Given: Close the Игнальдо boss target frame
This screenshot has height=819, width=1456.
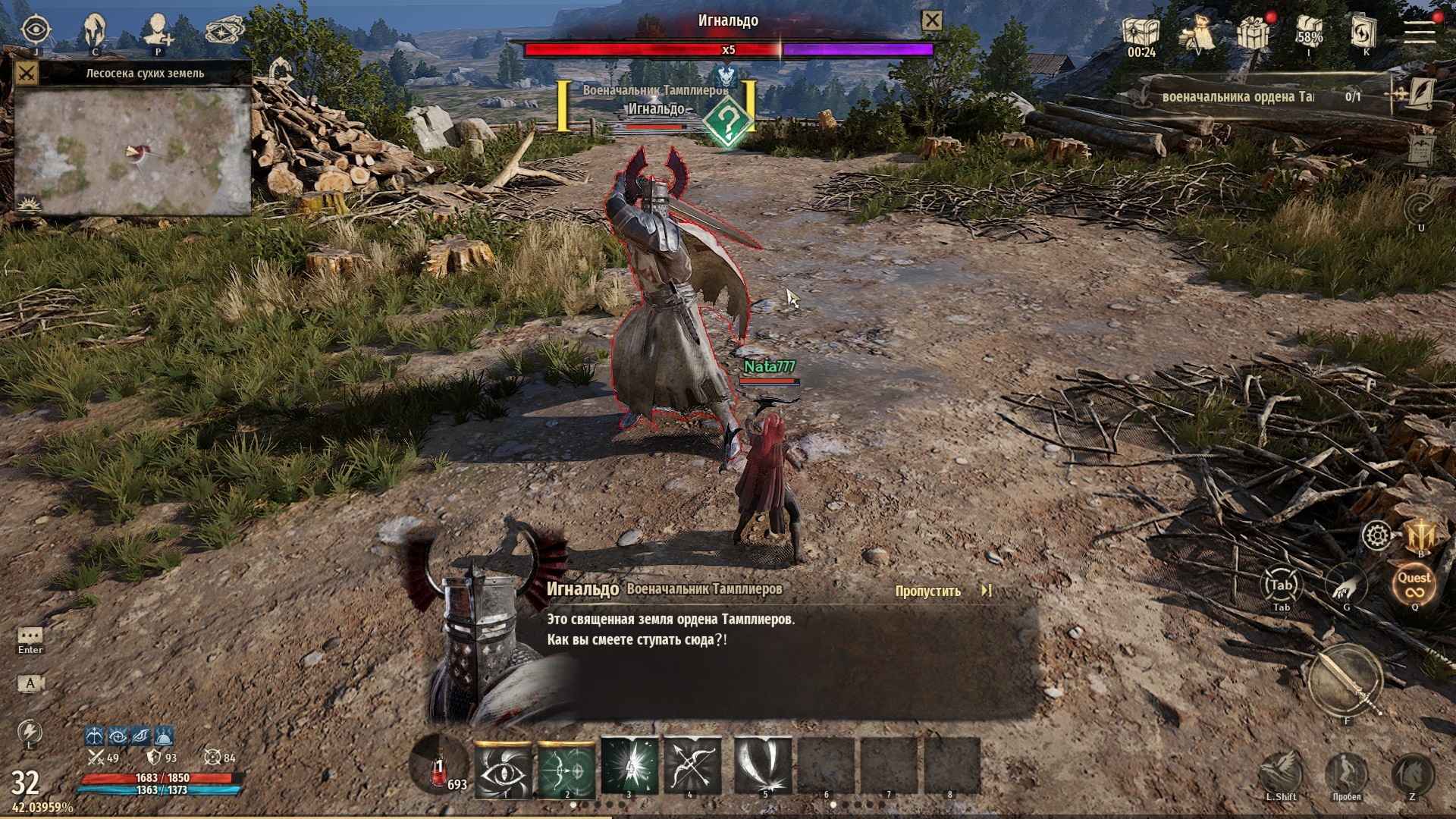Looking at the screenshot, I should pos(932,21).
